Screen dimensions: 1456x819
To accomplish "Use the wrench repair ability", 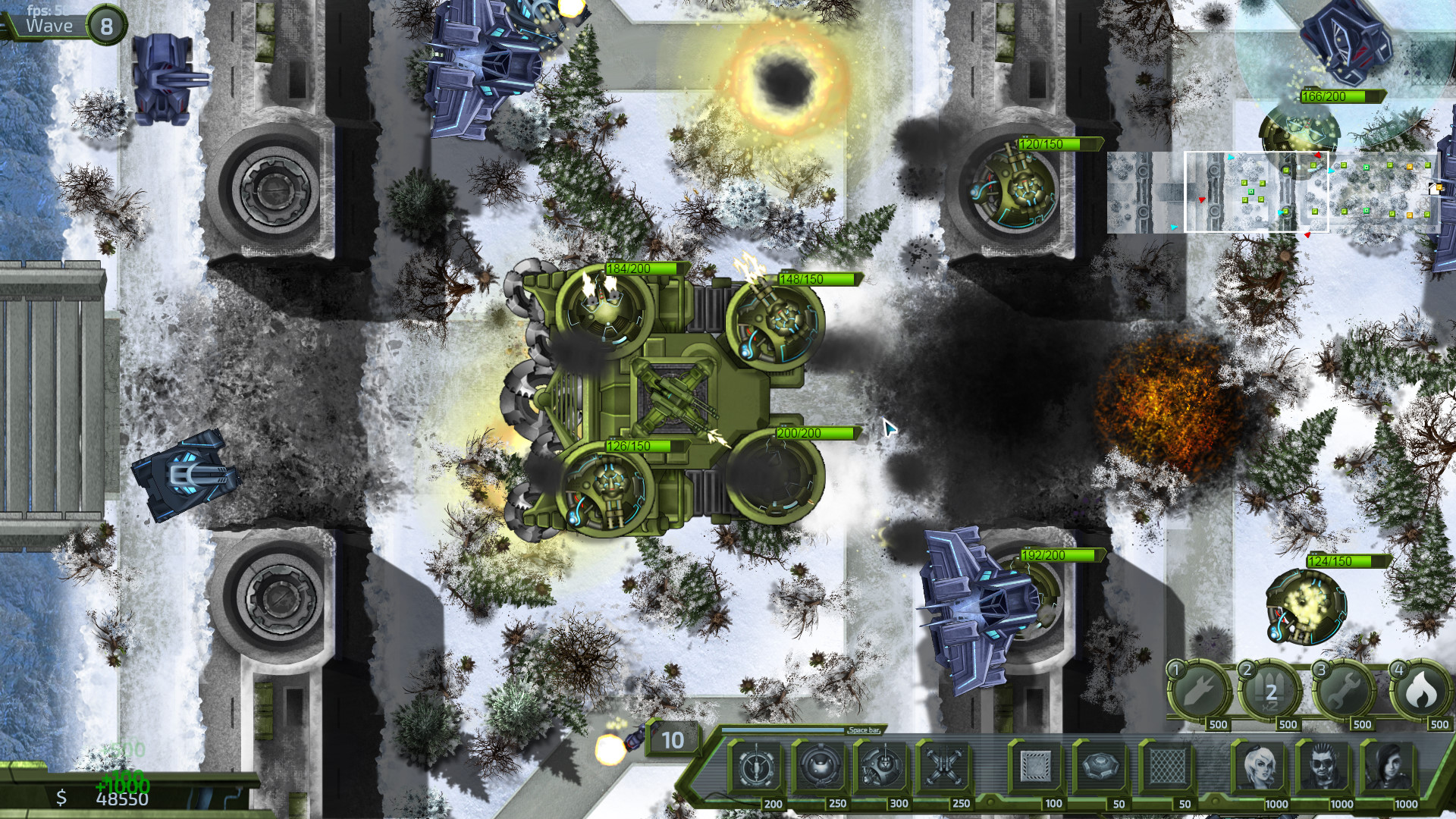I will tap(1346, 692).
